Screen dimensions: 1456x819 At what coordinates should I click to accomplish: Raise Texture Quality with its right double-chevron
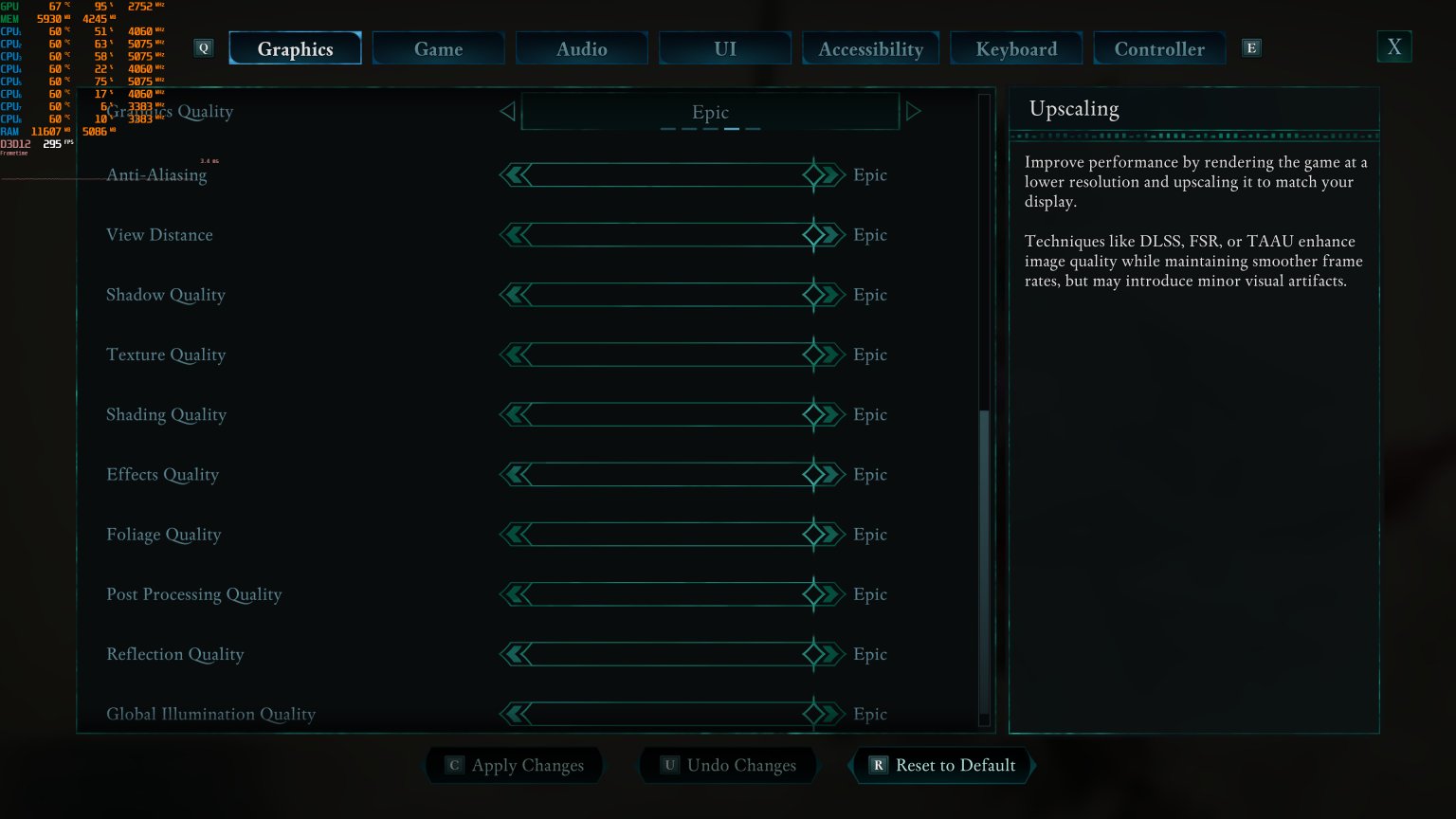(827, 354)
